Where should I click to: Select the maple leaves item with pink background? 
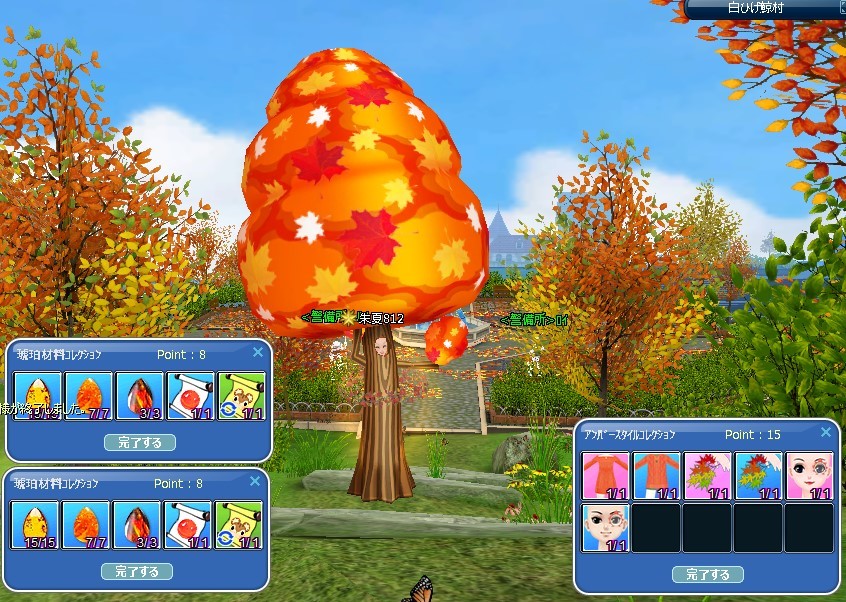click(708, 476)
